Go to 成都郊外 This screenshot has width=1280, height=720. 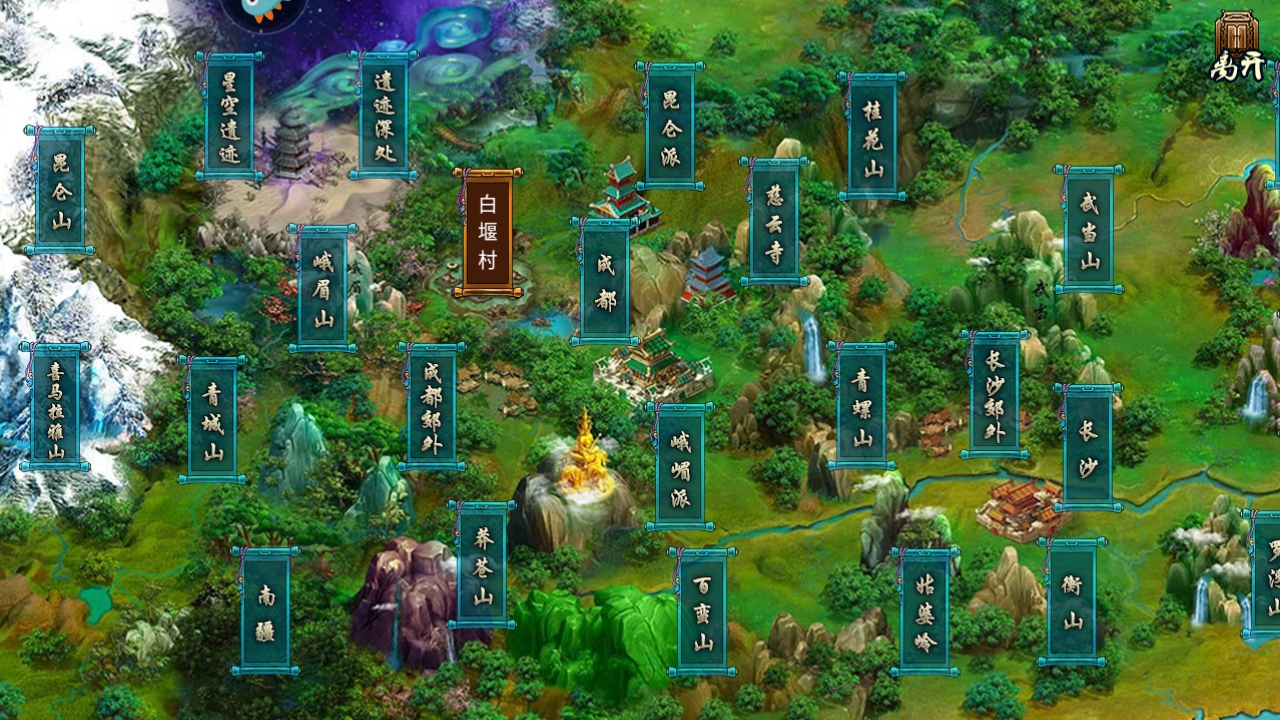pyautogui.click(x=432, y=406)
